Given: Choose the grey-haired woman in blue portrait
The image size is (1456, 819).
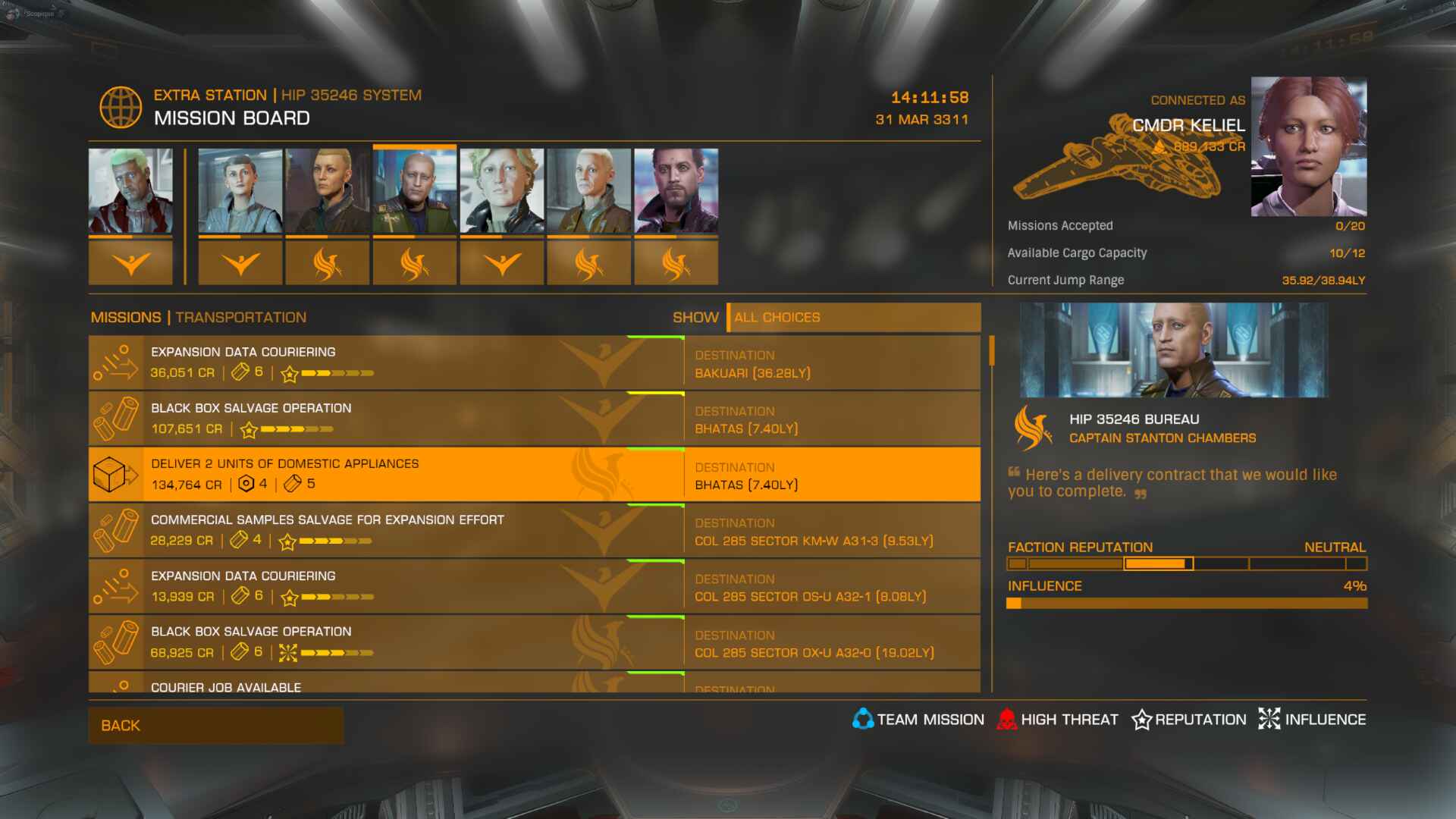Looking at the screenshot, I should coord(240,191).
